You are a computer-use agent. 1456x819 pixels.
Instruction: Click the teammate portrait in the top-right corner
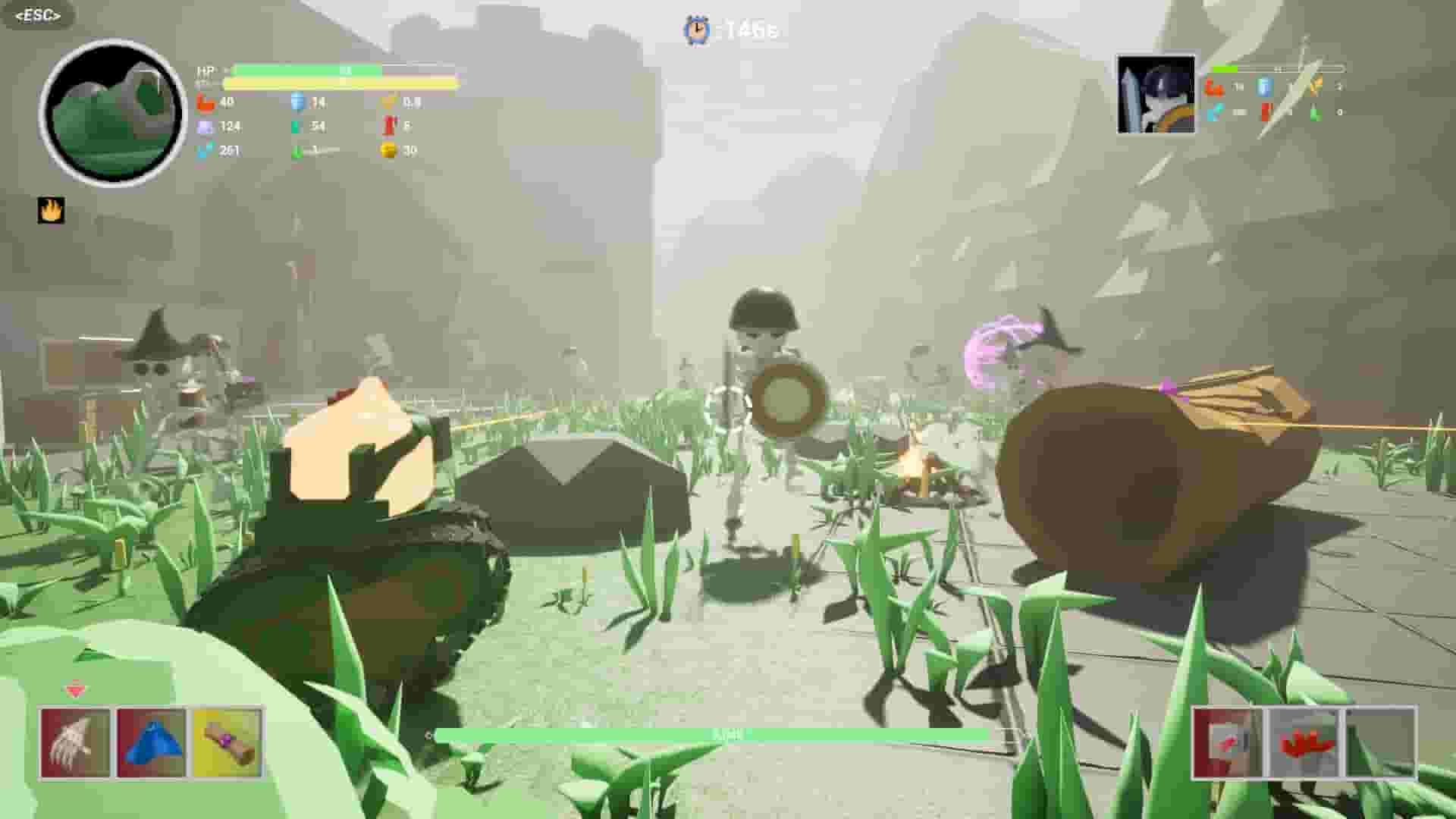click(1153, 94)
